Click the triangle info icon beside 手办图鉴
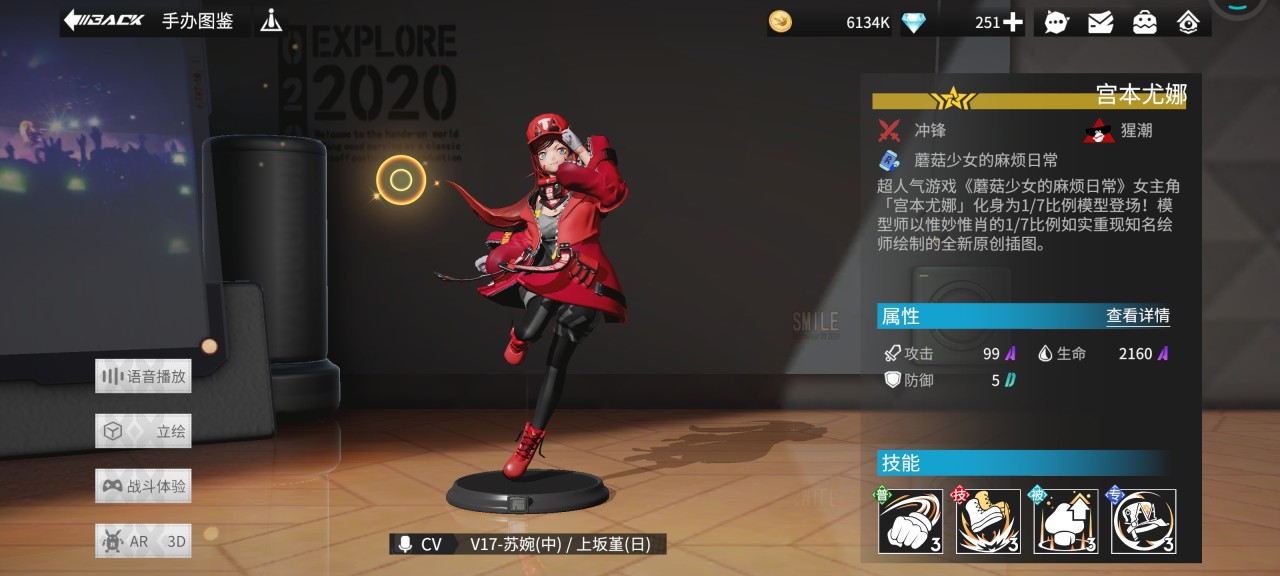This screenshot has width=1280, height=576. pyautogui.click(x=271, y=21)
